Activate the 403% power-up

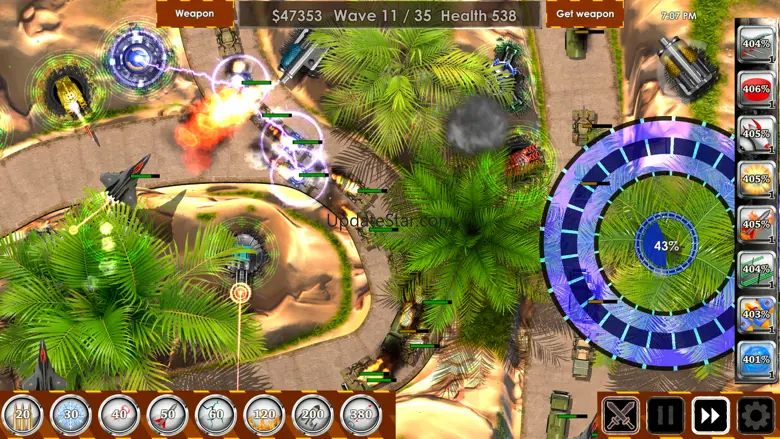pos(756,315)
